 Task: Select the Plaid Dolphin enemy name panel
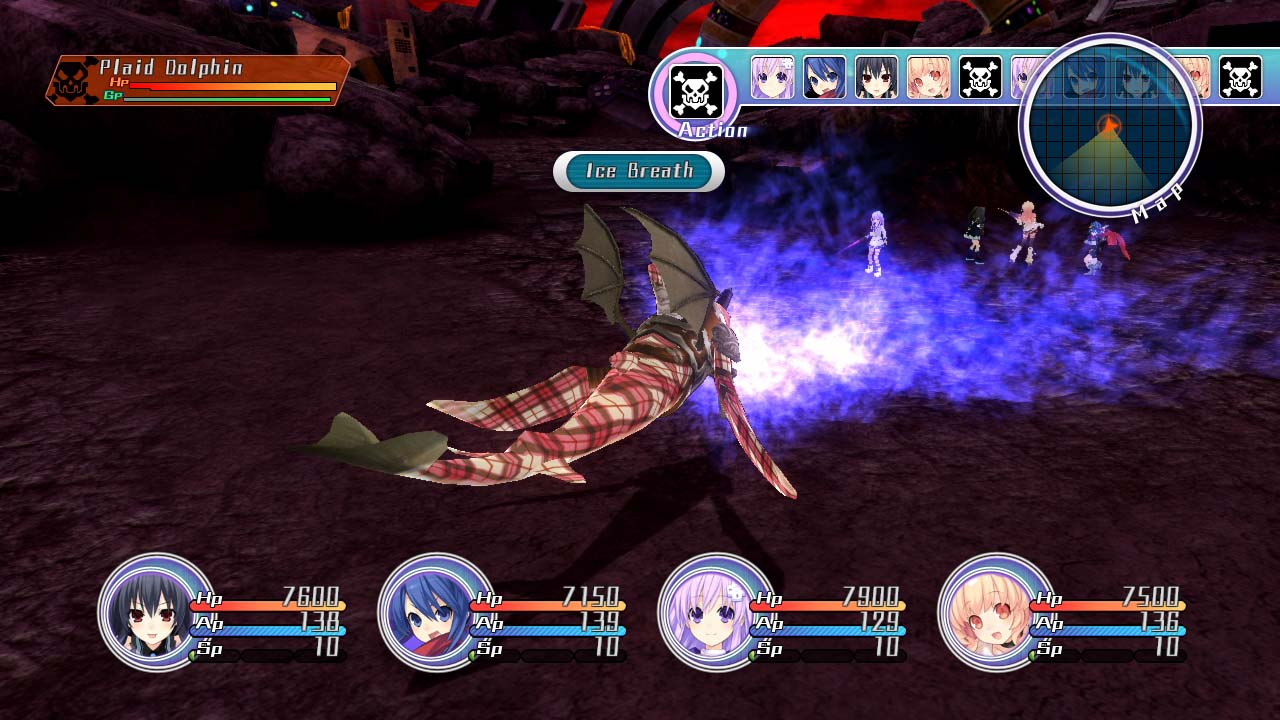198,81
